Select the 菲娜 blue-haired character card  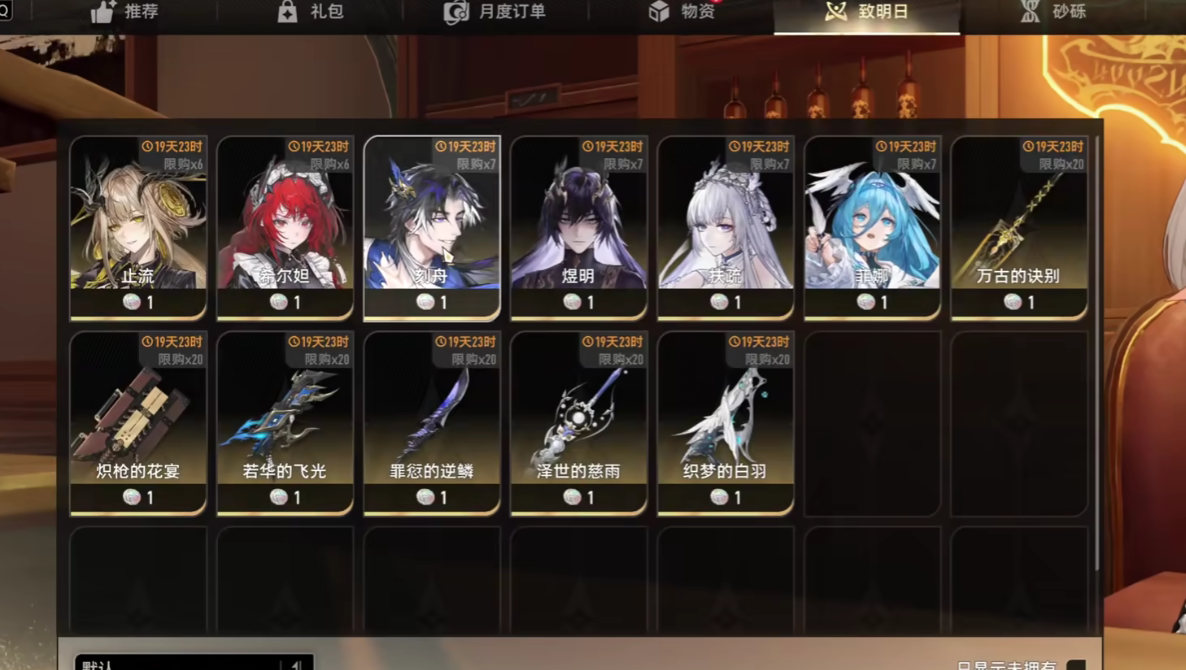[x=873, y=227]
